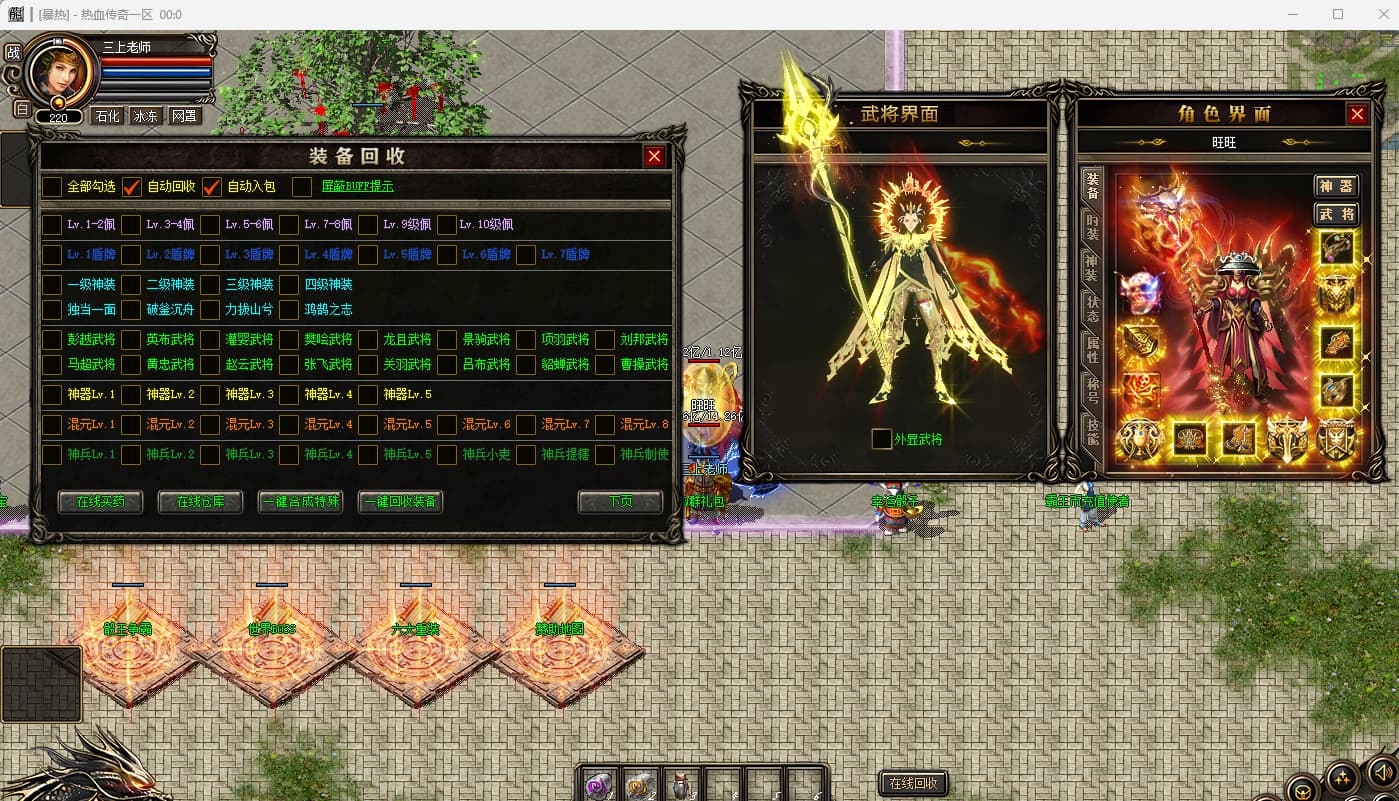Open 在线回收 at the bottom bar

(913, 784)
